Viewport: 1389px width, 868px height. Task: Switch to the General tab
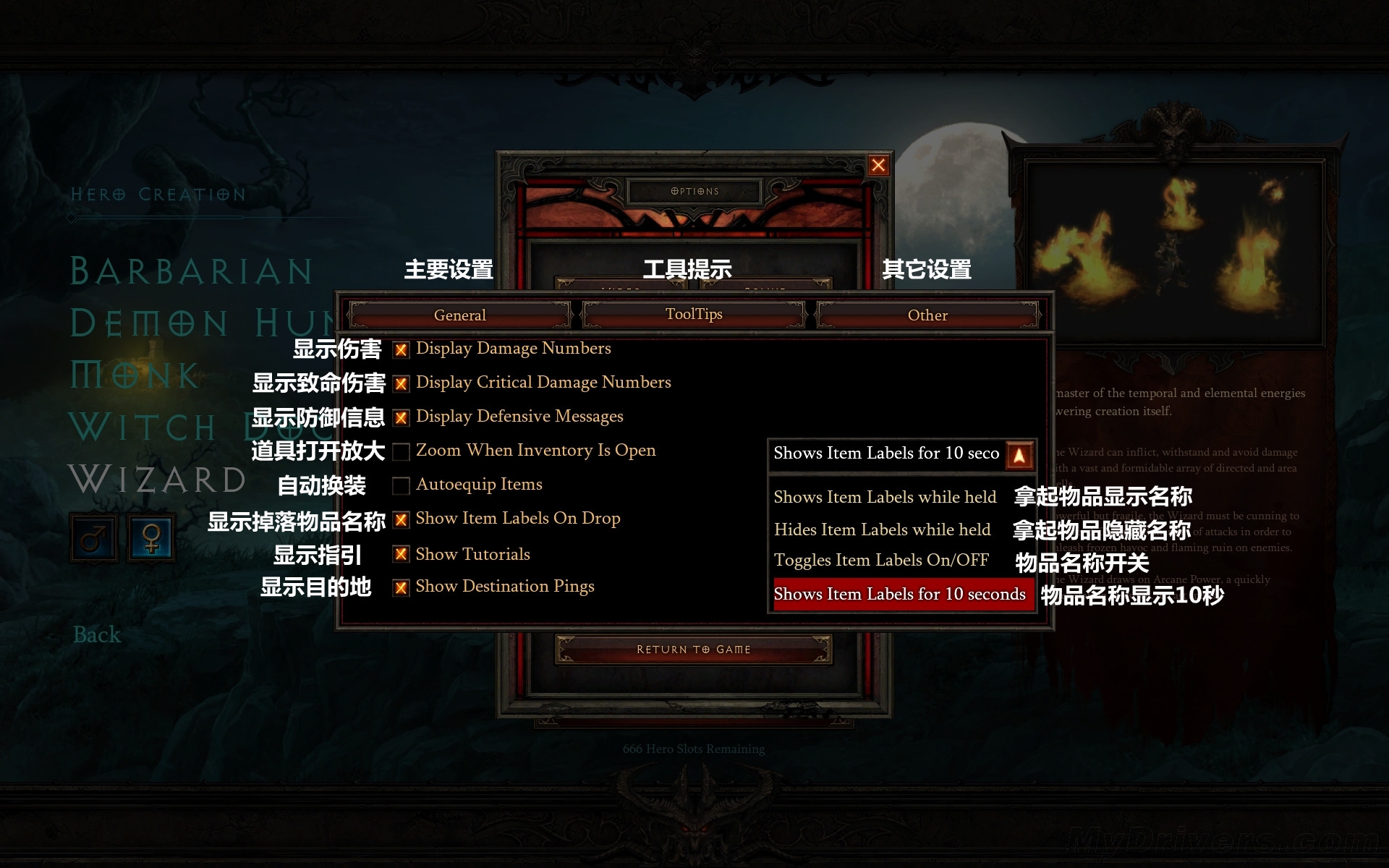pyautogui.click(x=459, y=315)
